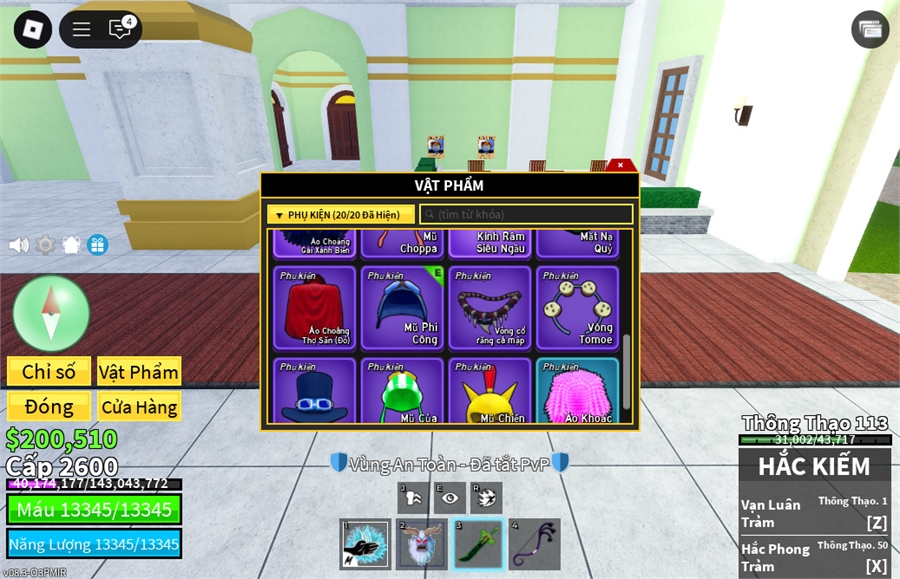This screenshot has width=900, height=579.
Task: Select the pink Áo Khoác coat item
Action: (x=578, y=392)
